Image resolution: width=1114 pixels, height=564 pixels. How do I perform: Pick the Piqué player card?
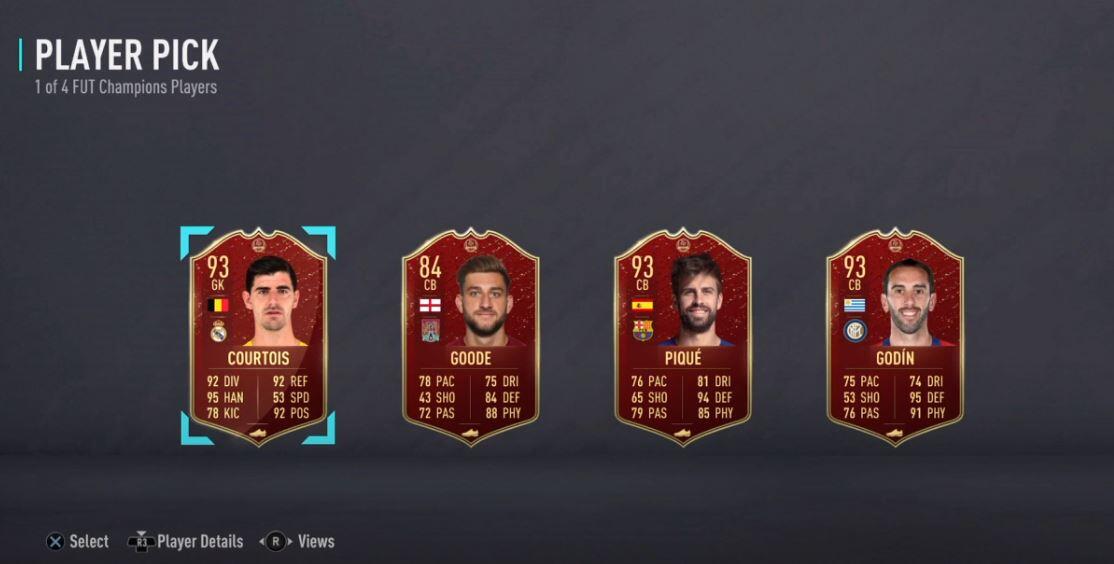682,337
